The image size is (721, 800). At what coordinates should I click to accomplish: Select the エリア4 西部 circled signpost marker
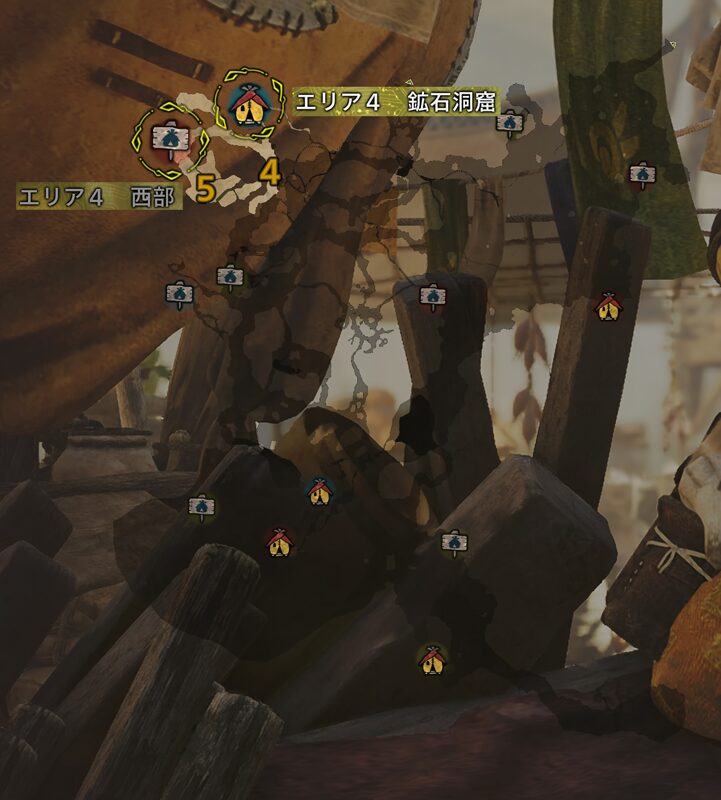click(166, 139)
